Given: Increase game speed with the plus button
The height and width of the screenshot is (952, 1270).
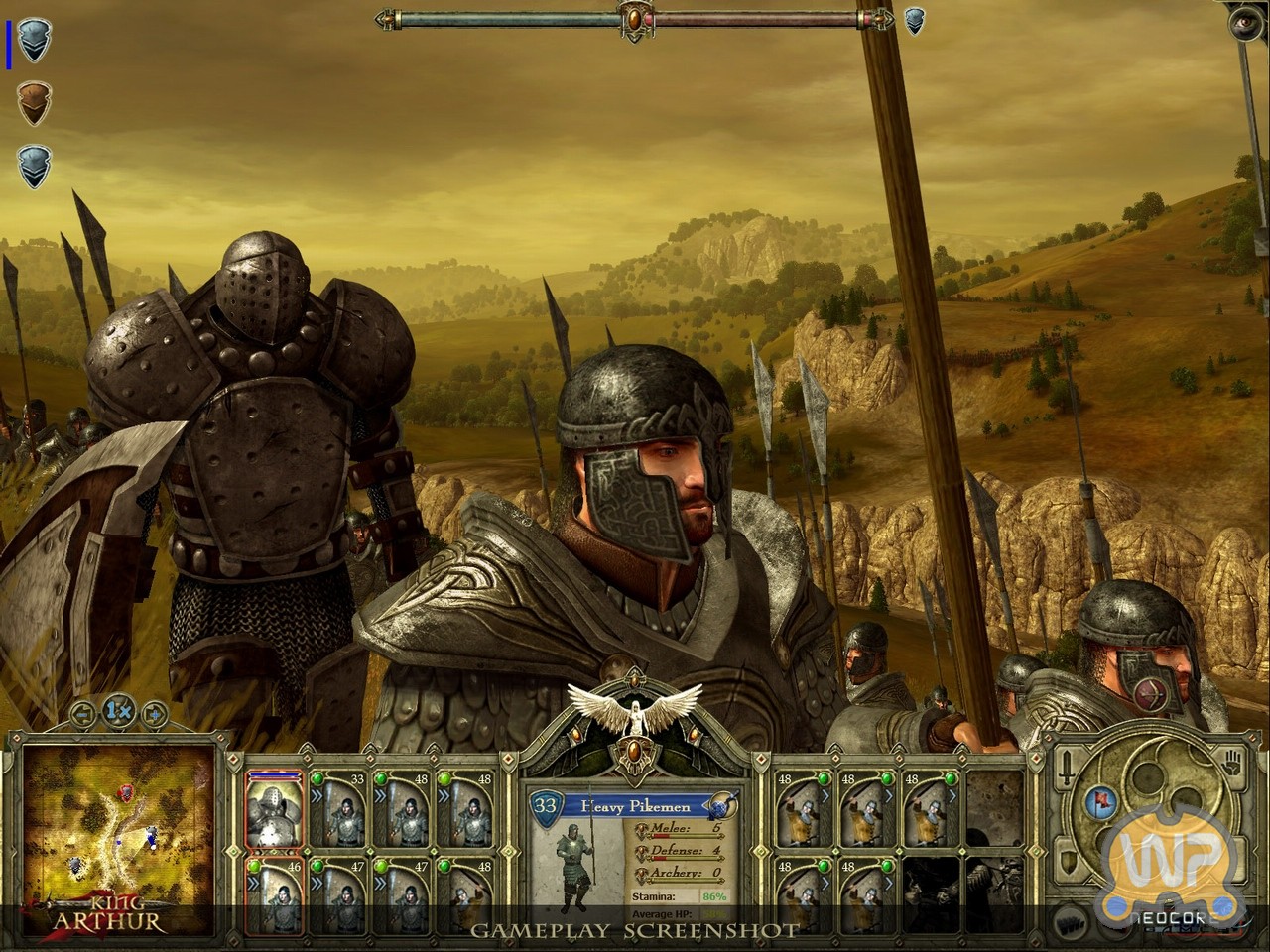Looking at the screenshot, I should [x=154, y=712].
